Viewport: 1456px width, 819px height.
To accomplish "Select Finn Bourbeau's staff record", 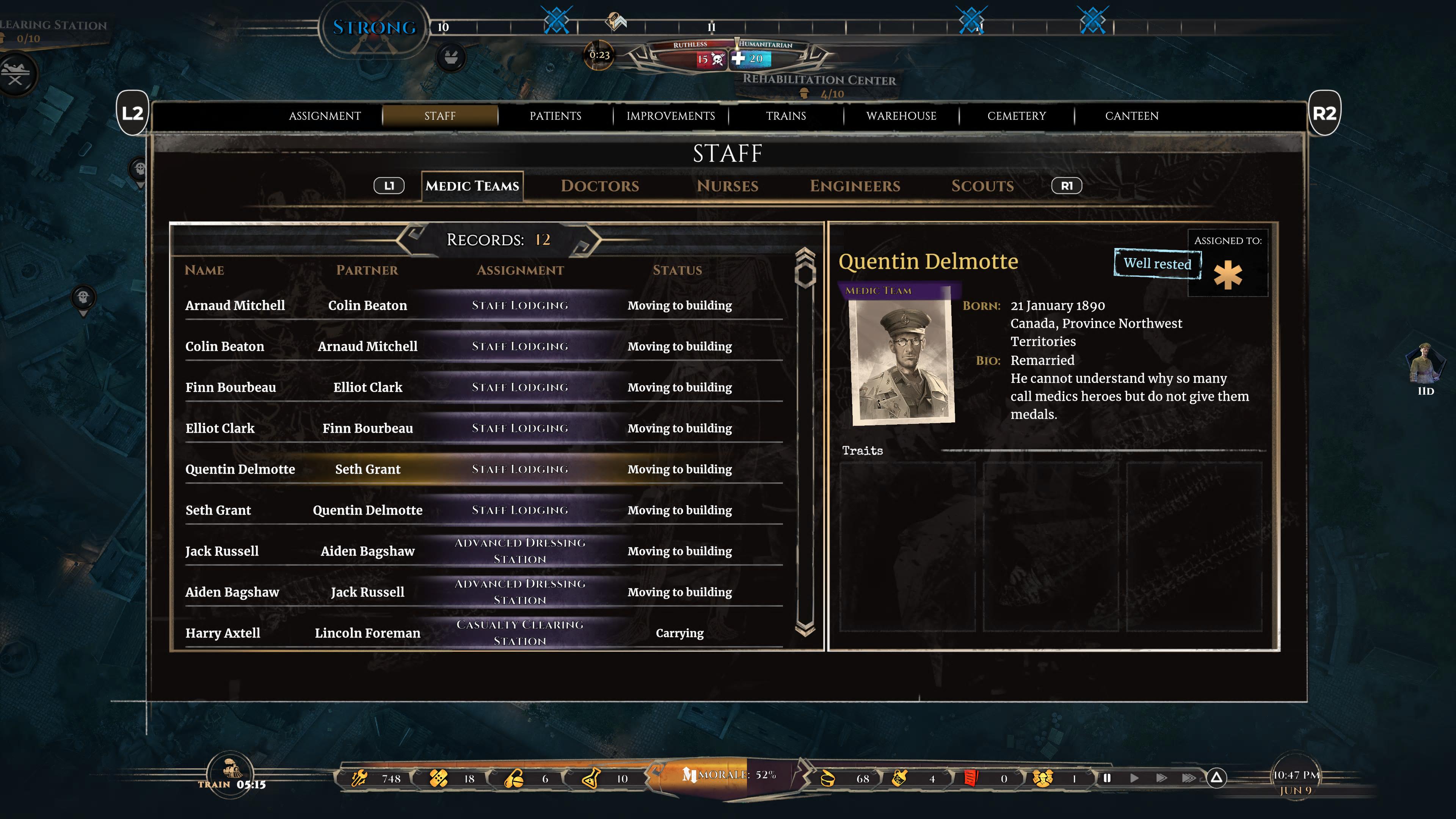I will click(x=231, y=388).
